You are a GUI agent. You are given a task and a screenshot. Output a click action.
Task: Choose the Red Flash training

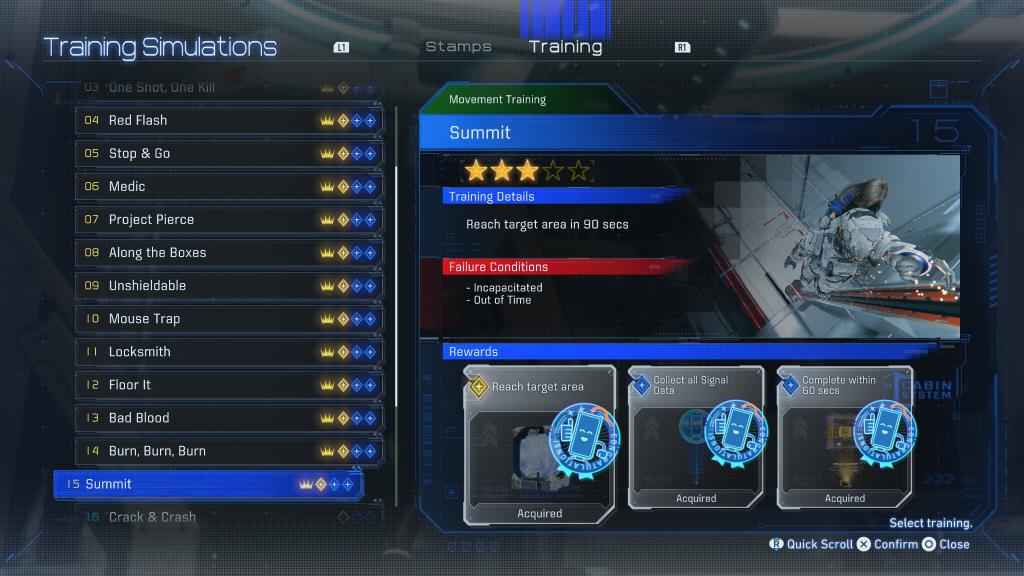click(229, 120)
